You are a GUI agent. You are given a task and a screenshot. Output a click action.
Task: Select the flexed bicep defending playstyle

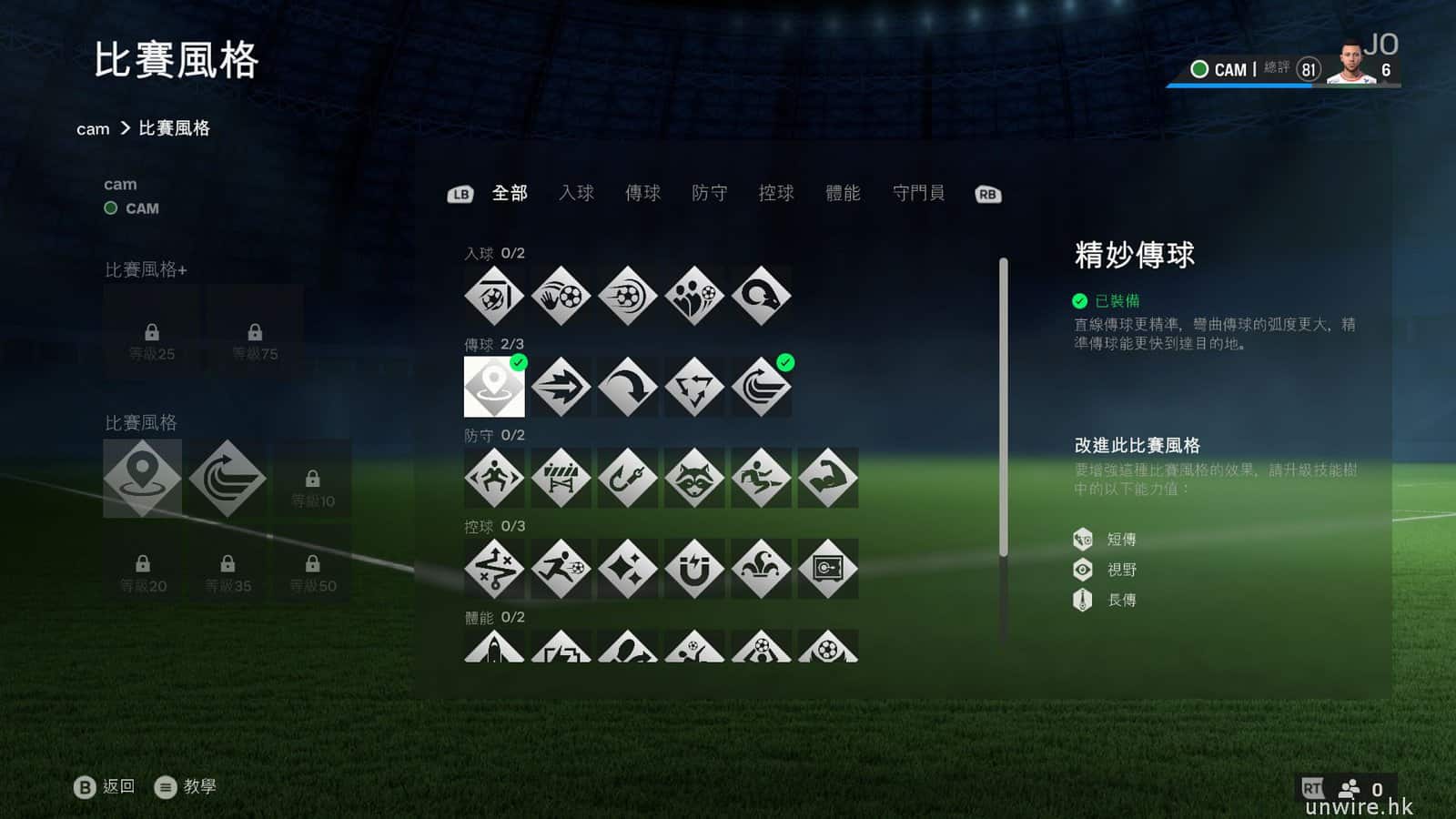point(827,478)
